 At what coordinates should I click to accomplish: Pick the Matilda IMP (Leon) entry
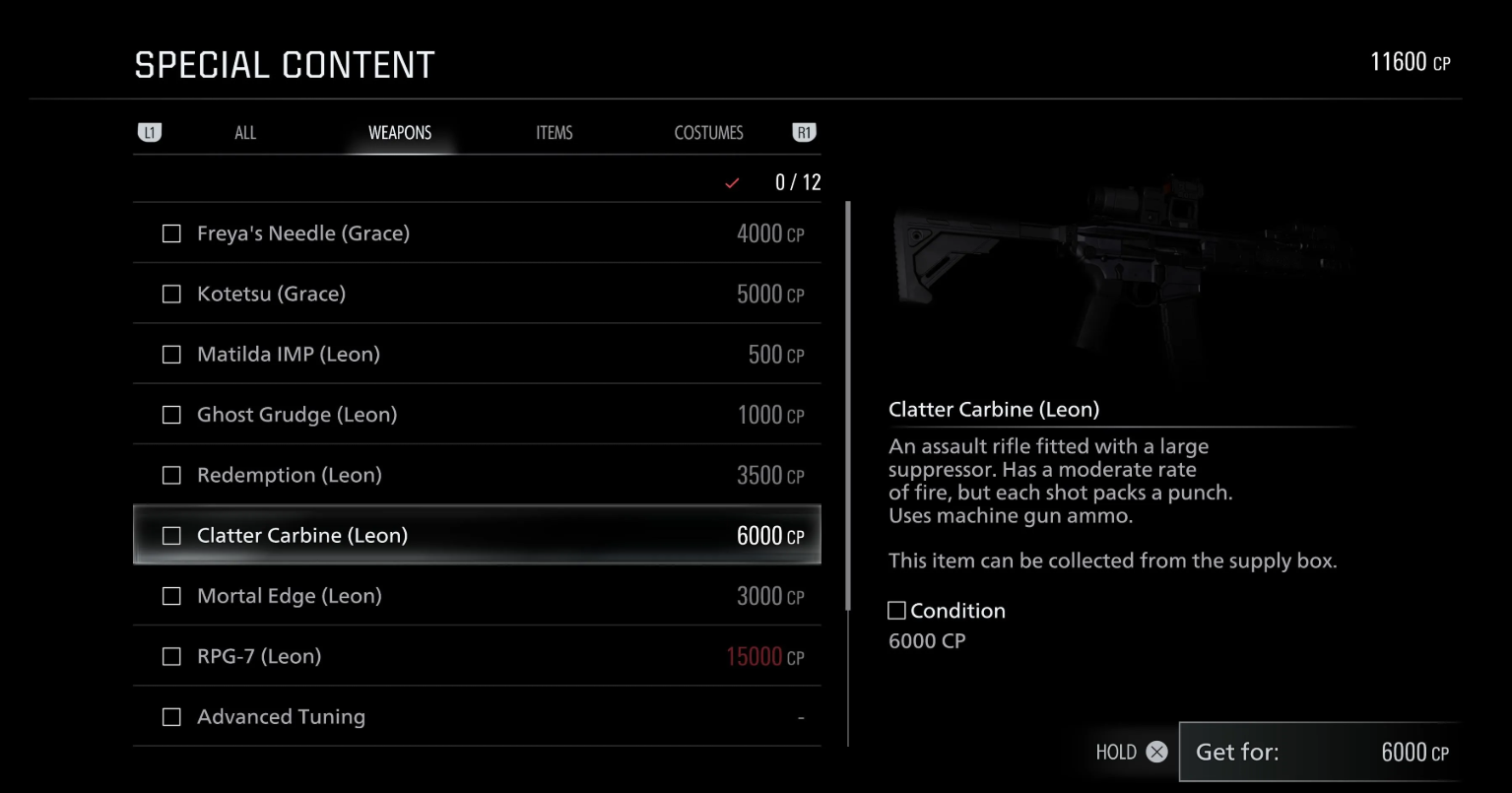pyautogui.click(x=477, y=355)
